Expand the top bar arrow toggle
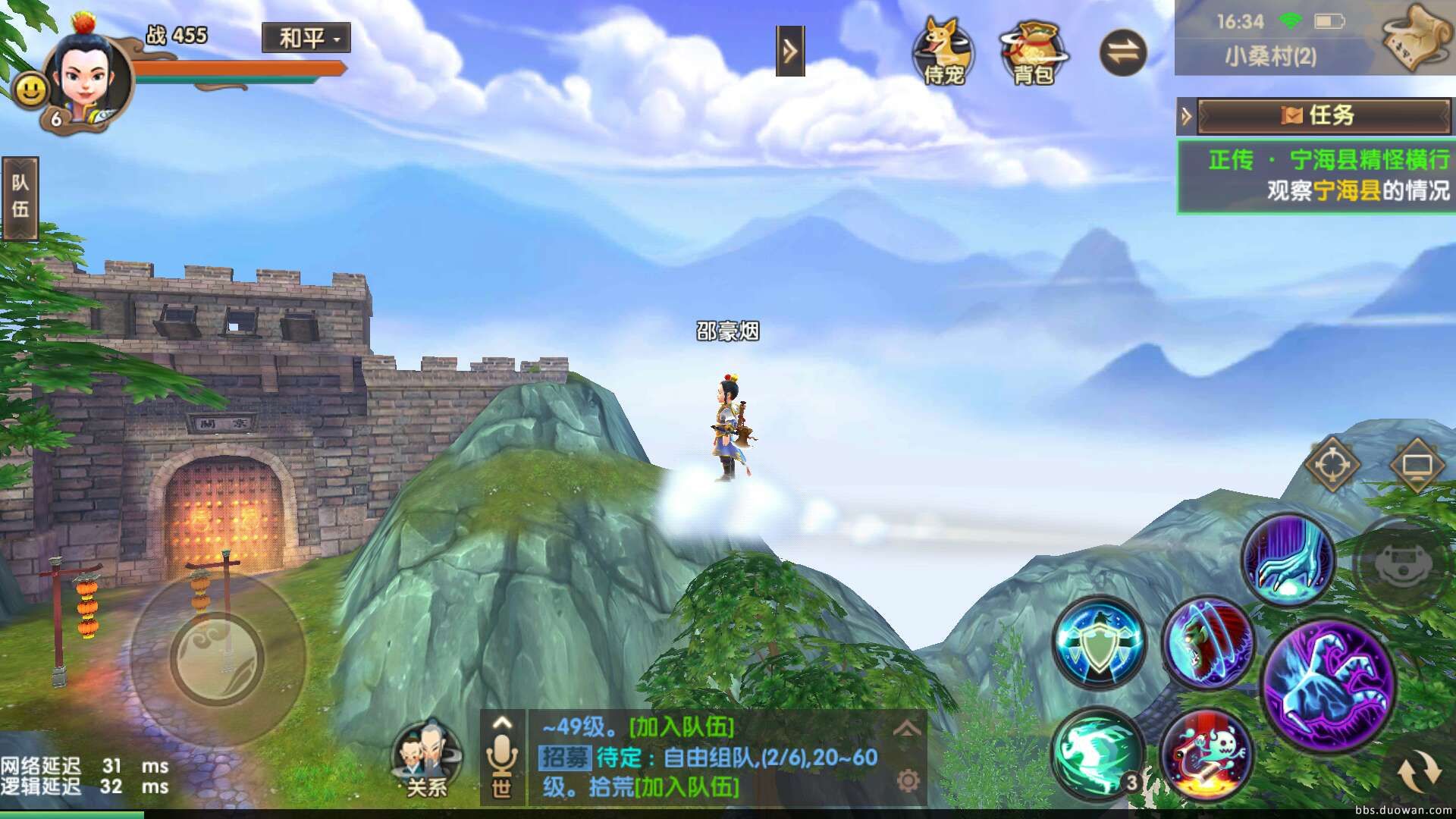 click(x=789, y=51)
